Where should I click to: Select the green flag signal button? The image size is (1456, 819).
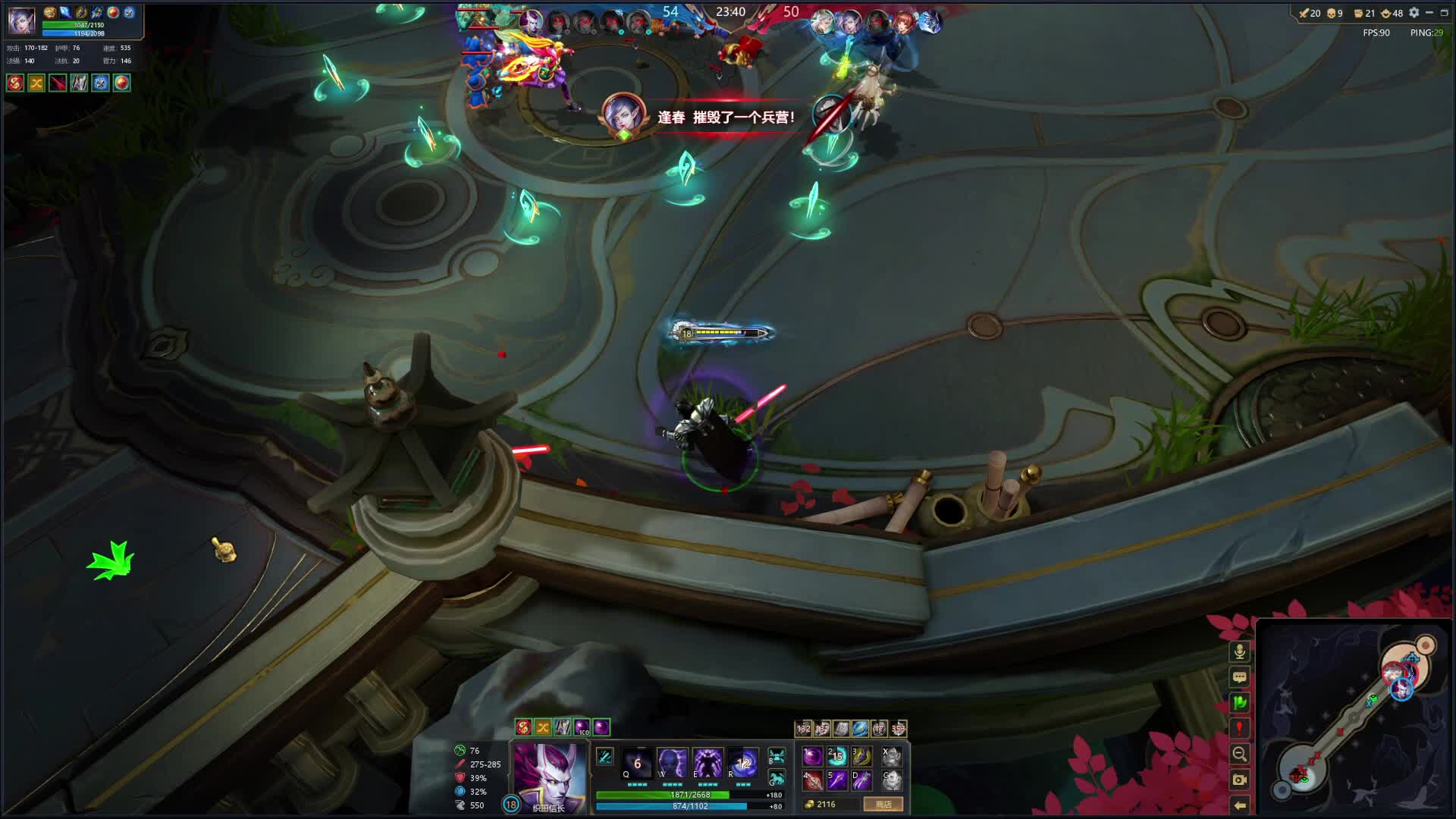1240,703
